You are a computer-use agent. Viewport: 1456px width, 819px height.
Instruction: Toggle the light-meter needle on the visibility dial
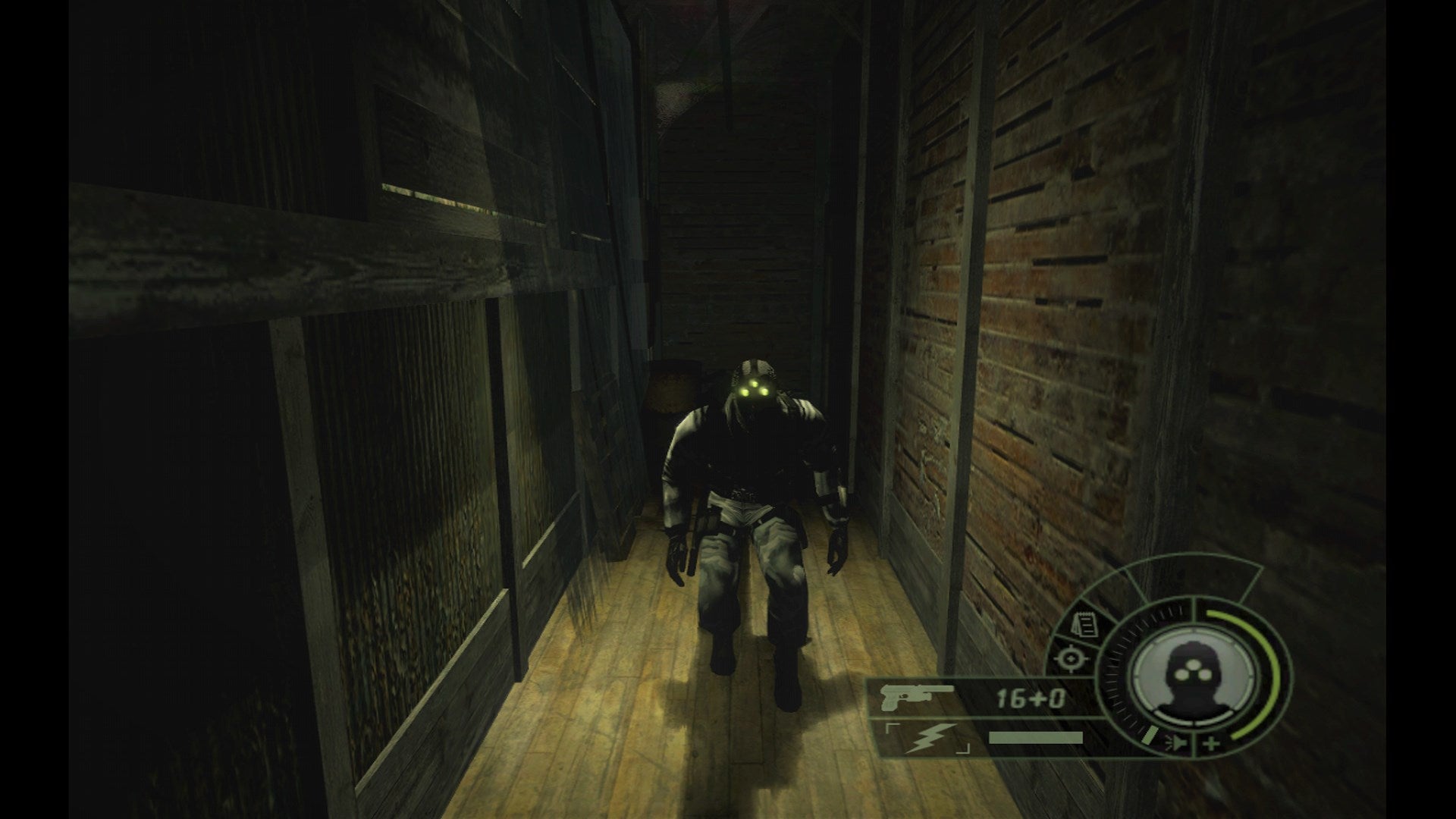pyautogui.click(x=1150, y=736)
